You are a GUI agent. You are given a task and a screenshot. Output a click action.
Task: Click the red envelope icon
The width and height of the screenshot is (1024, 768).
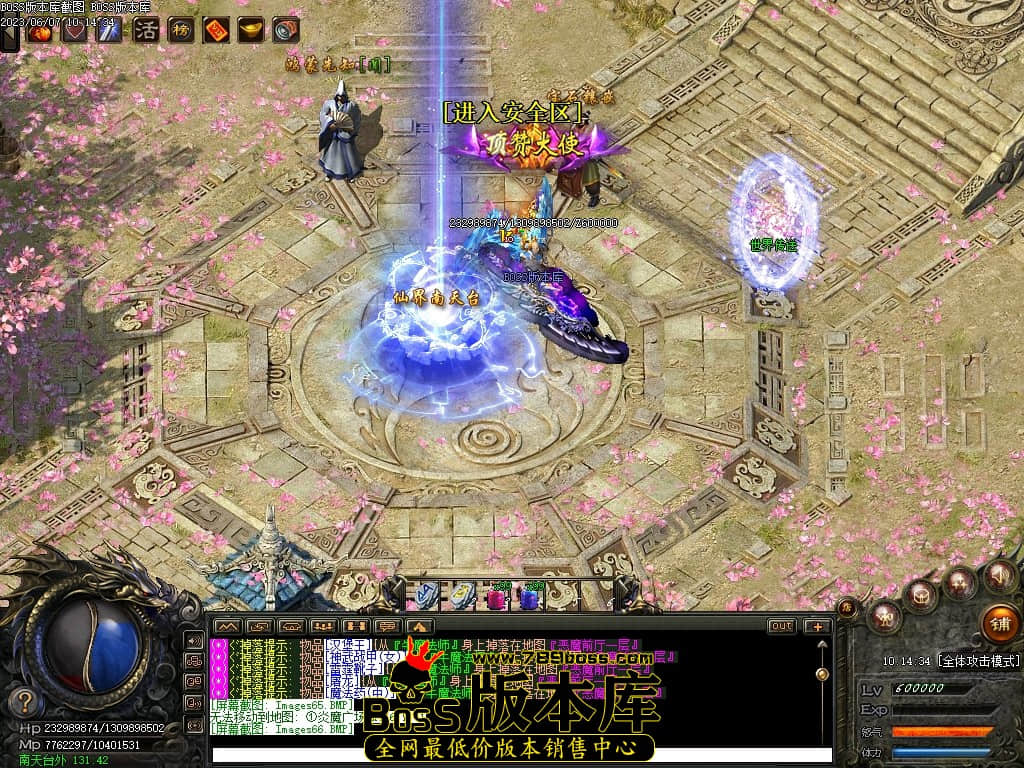tap(216, 30)
